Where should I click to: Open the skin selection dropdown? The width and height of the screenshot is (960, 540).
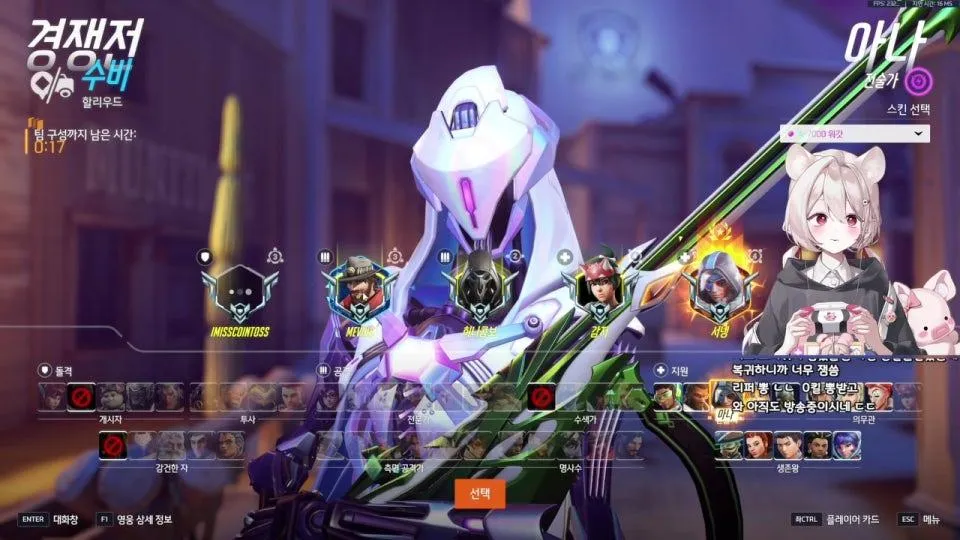[x=855, y=134]
